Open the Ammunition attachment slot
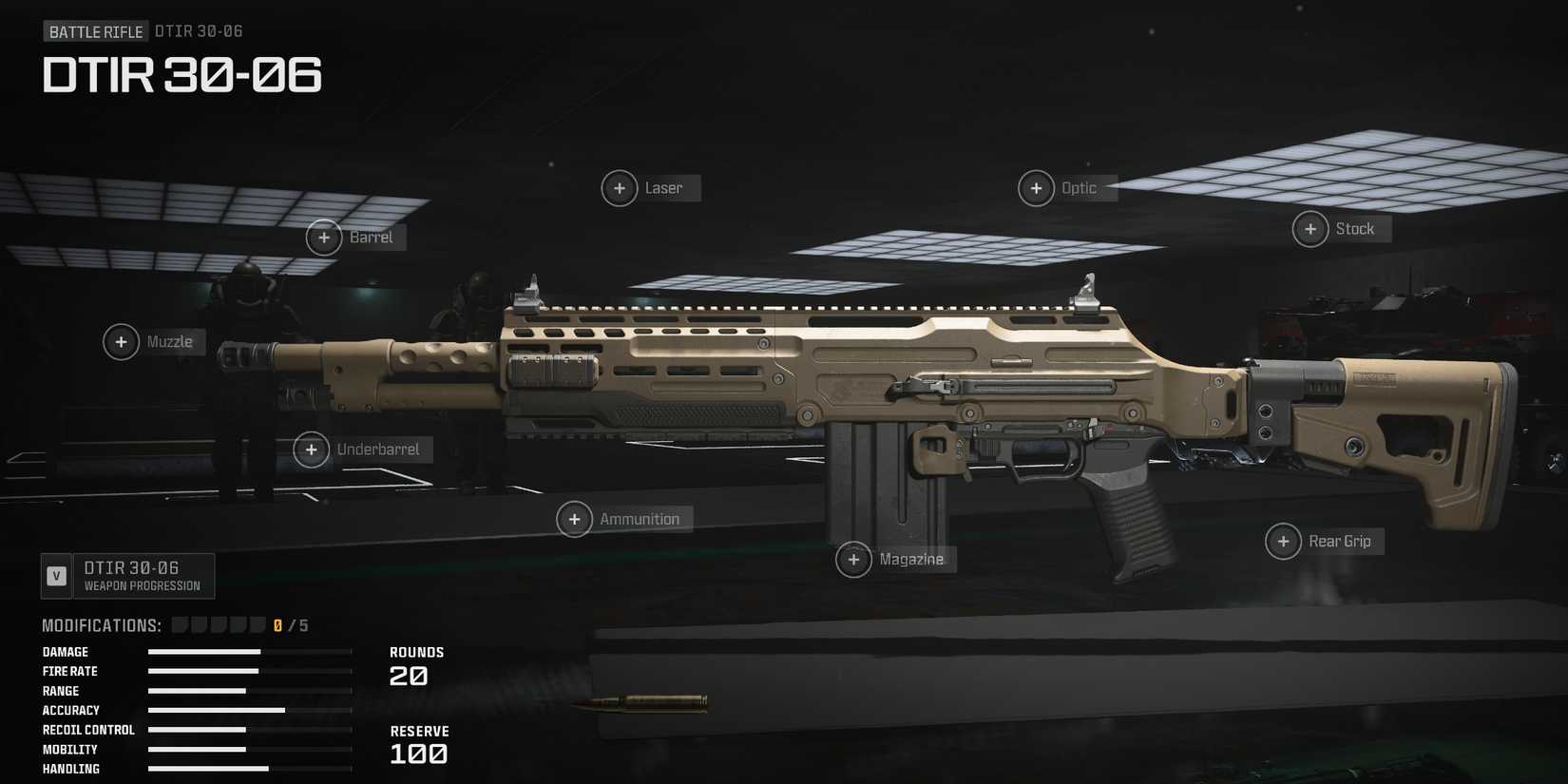The image size is (1568, 784). (574, 519)
